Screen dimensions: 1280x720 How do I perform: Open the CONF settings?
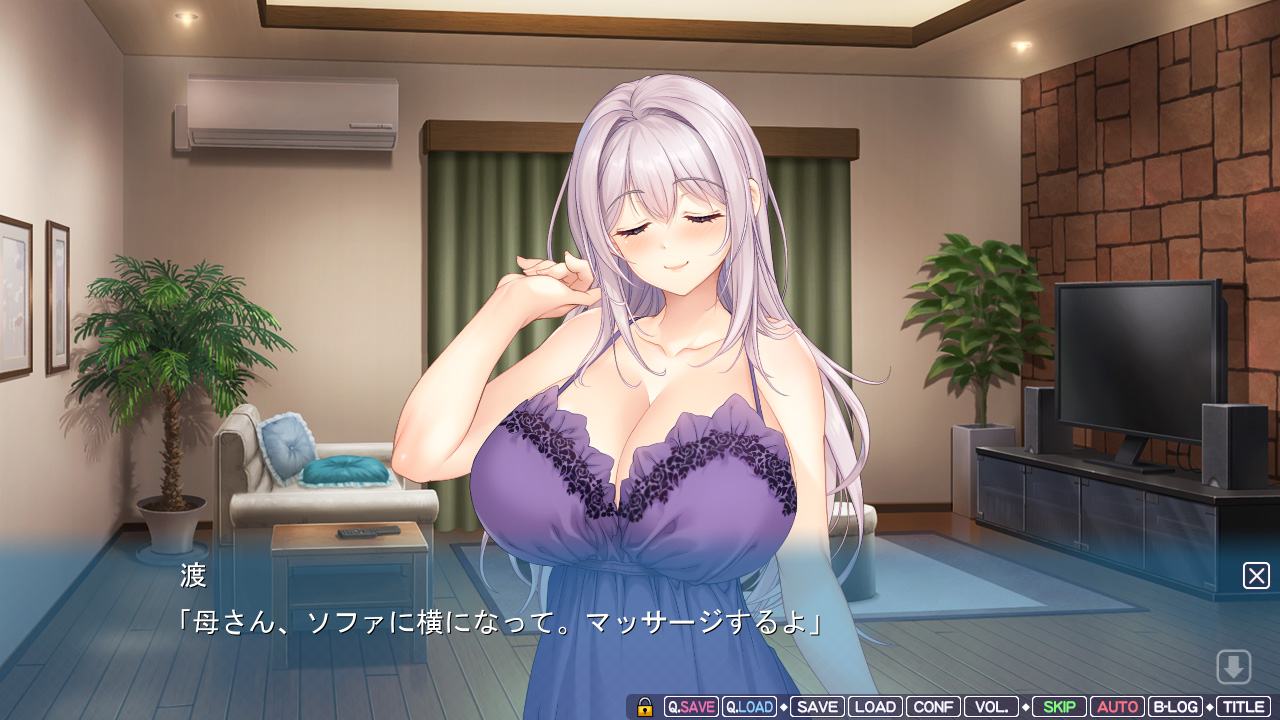click(x=933, y=707)
